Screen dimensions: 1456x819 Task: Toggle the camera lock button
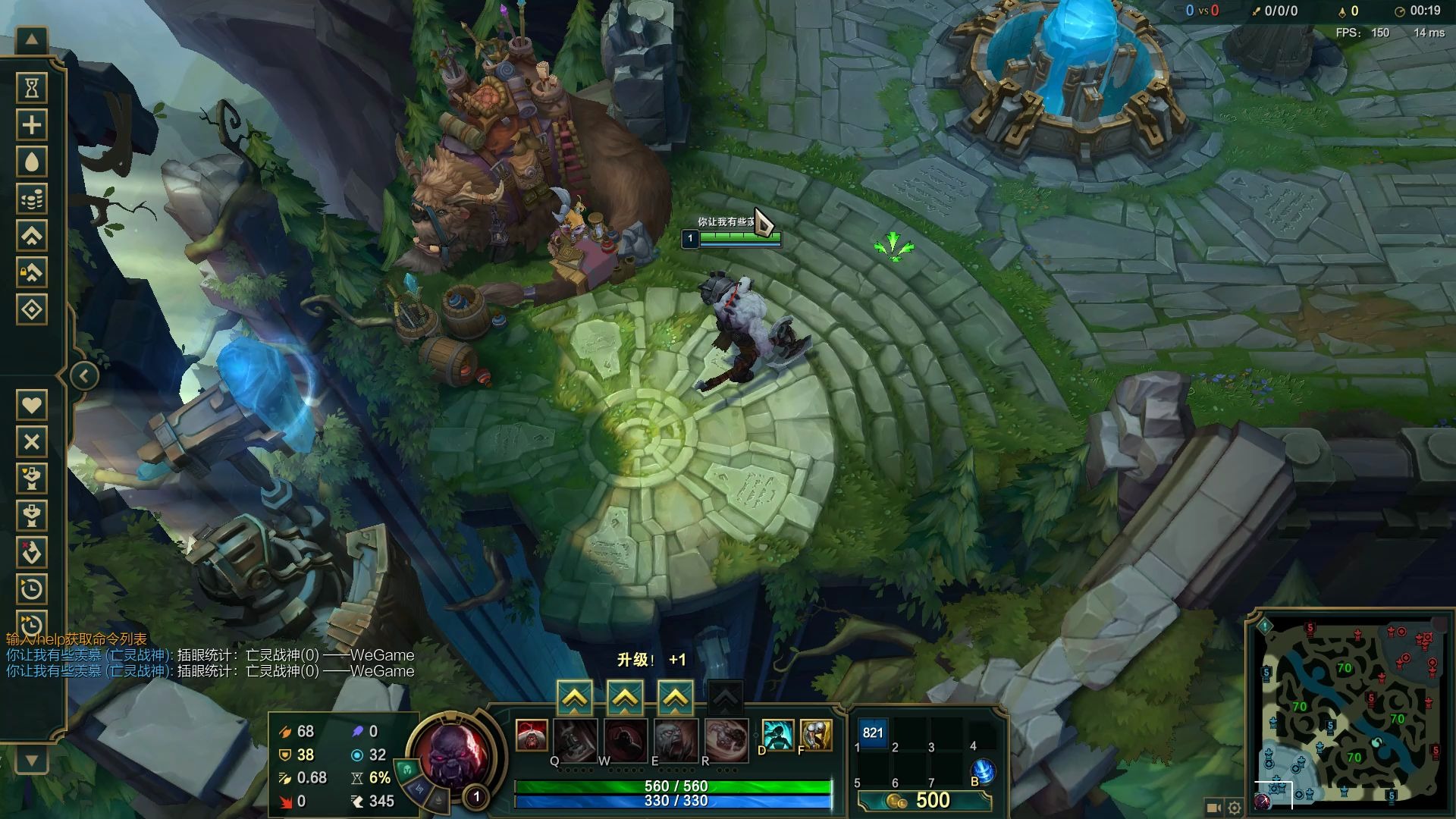click(x=1213, y=808)
